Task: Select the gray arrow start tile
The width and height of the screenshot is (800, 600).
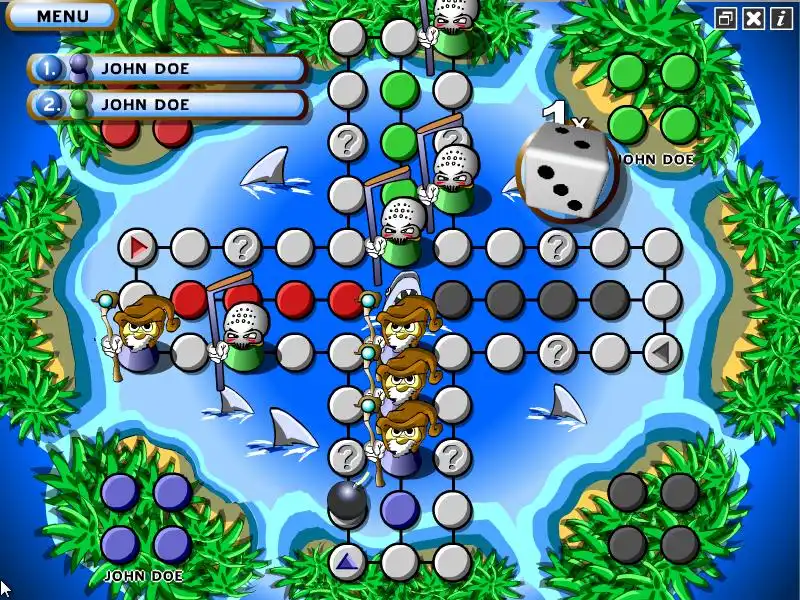Action: [x=661, y=352]
